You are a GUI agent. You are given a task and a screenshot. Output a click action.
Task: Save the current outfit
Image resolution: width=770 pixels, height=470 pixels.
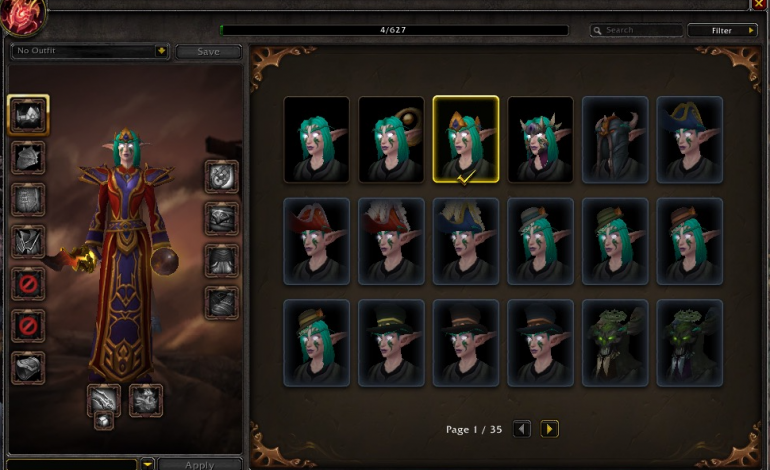click(x=208, y=51)
